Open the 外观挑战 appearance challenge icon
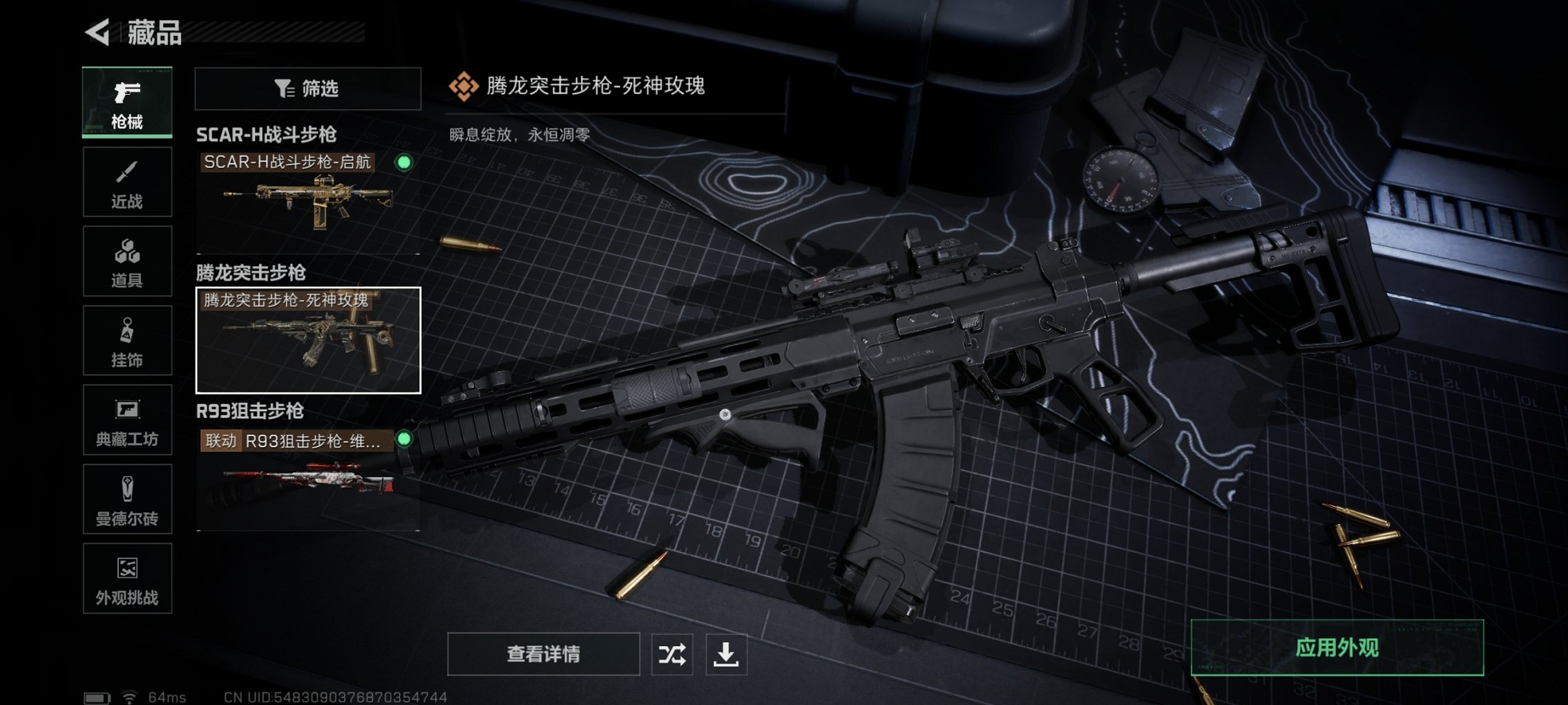1568x705 pixels. click(126, 570)
